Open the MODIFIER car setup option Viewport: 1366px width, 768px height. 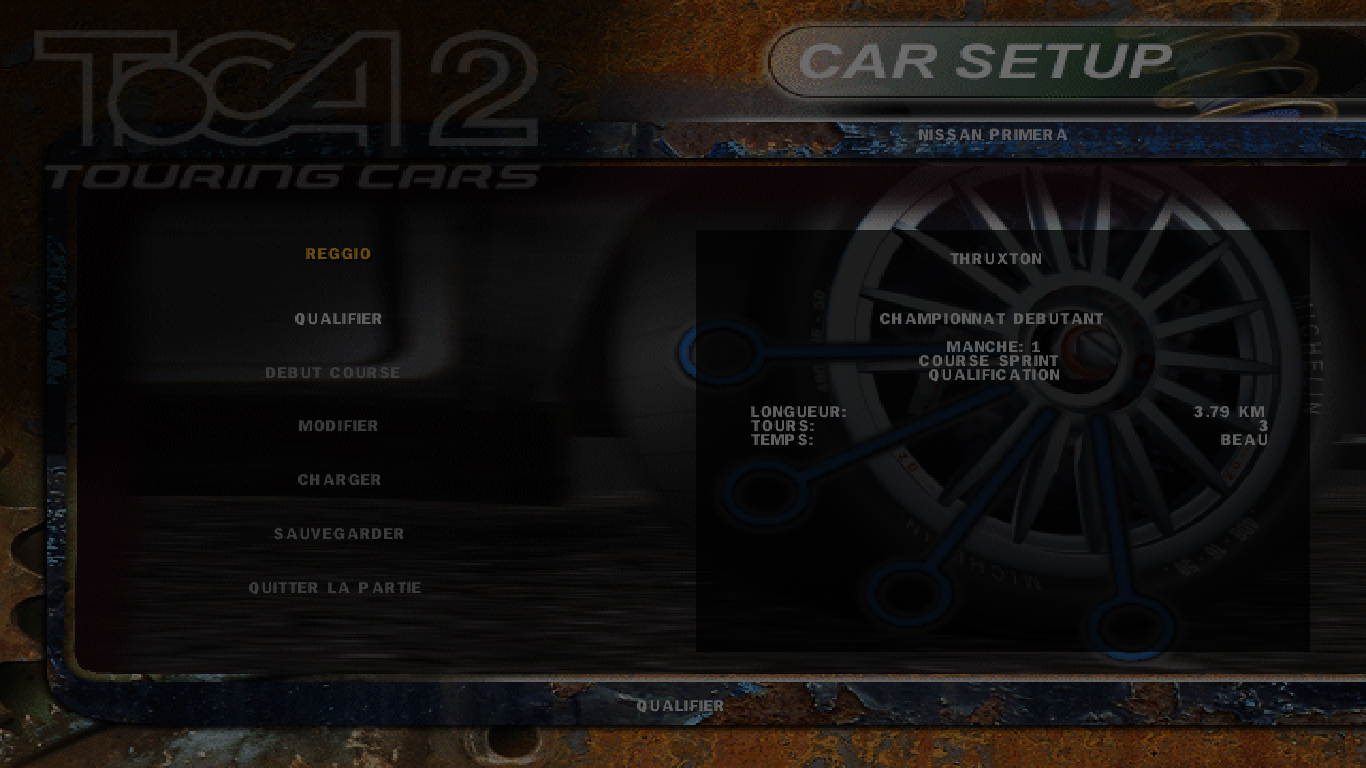(338, 426)
